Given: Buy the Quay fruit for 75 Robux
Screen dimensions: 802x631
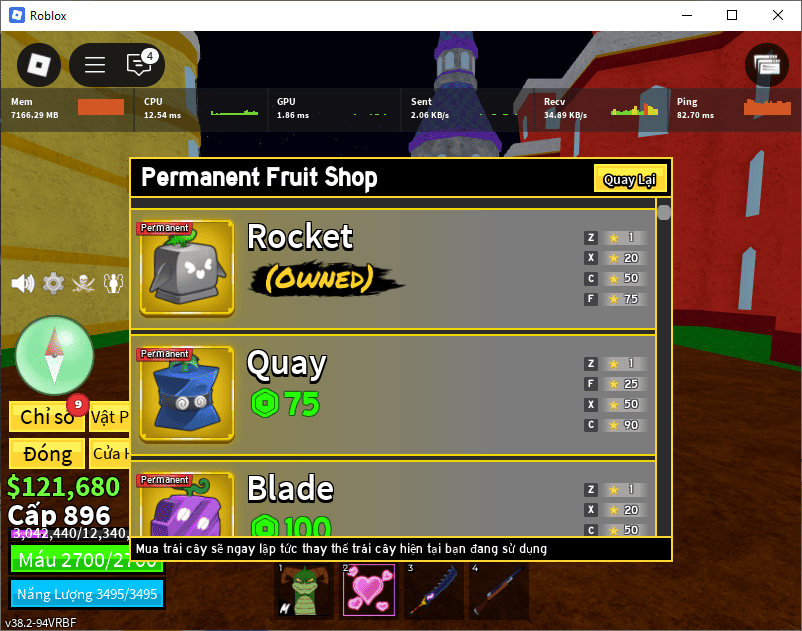Looking at the screenshot, I should (x=286, y=404).
